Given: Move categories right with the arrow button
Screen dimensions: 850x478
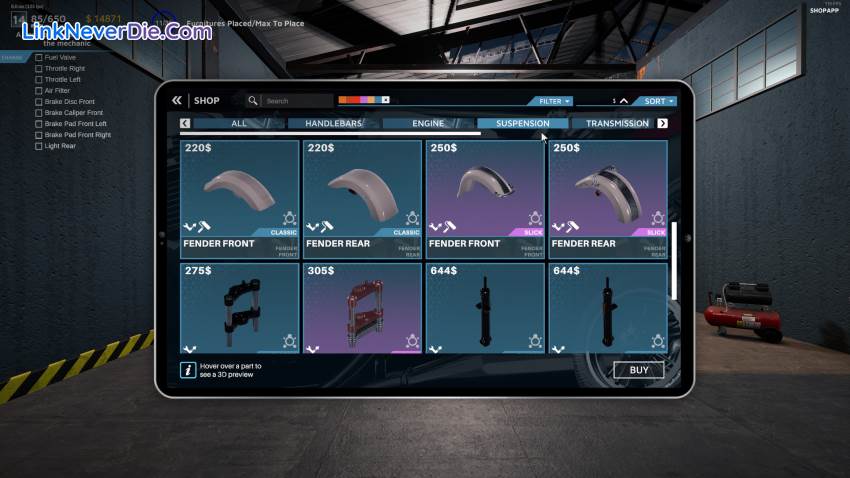Looking at the screenshot, I should [662, 124].
